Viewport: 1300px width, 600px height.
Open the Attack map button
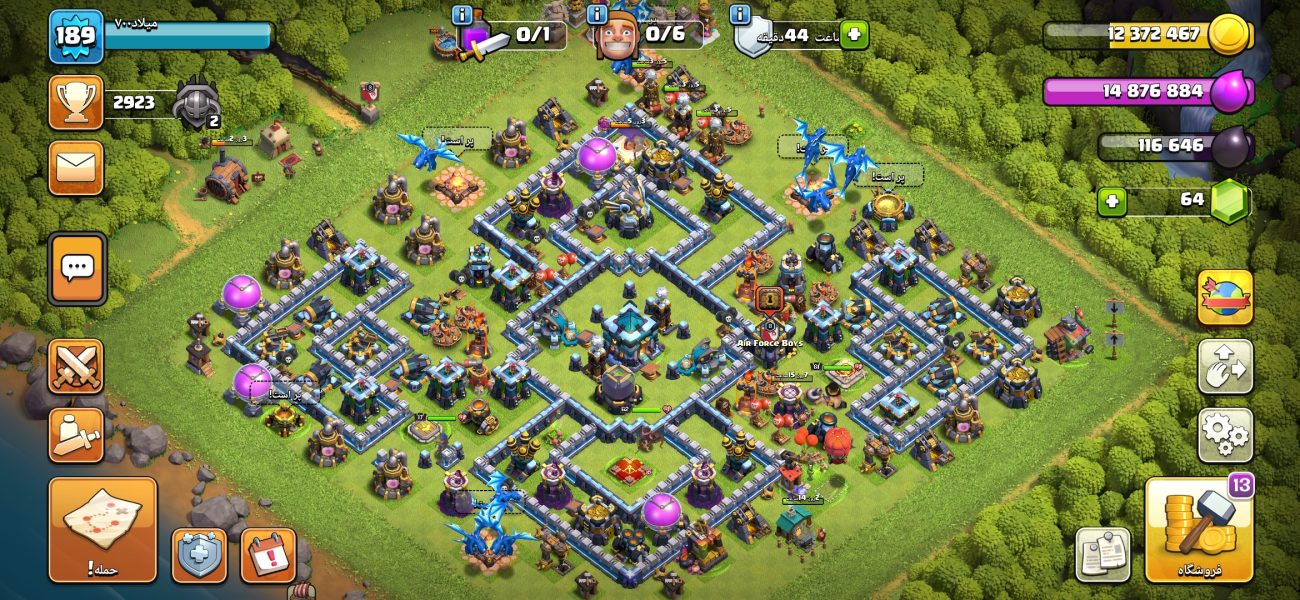click(x=103, y=529)
